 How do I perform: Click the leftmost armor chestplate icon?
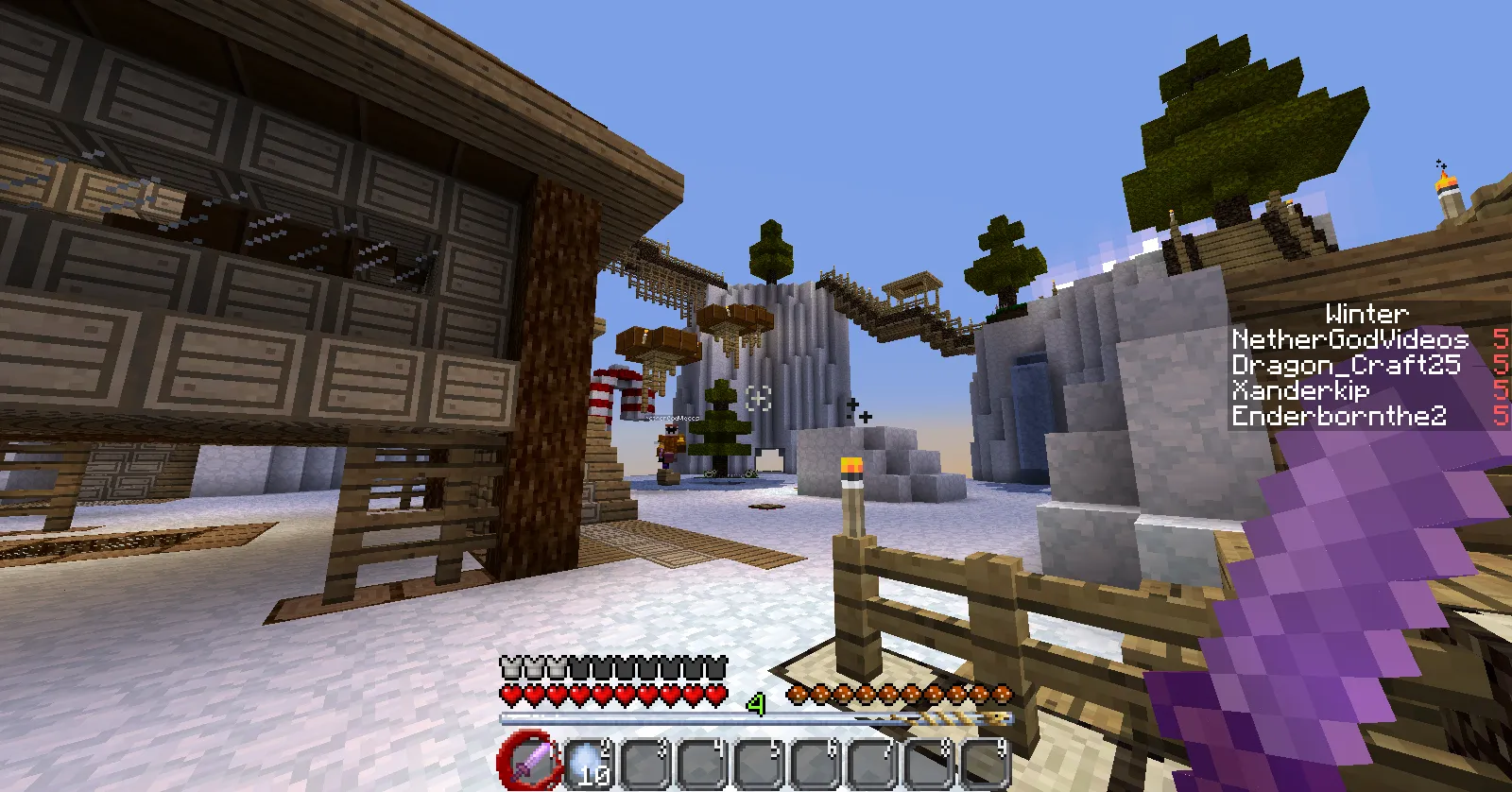point(510,668)
